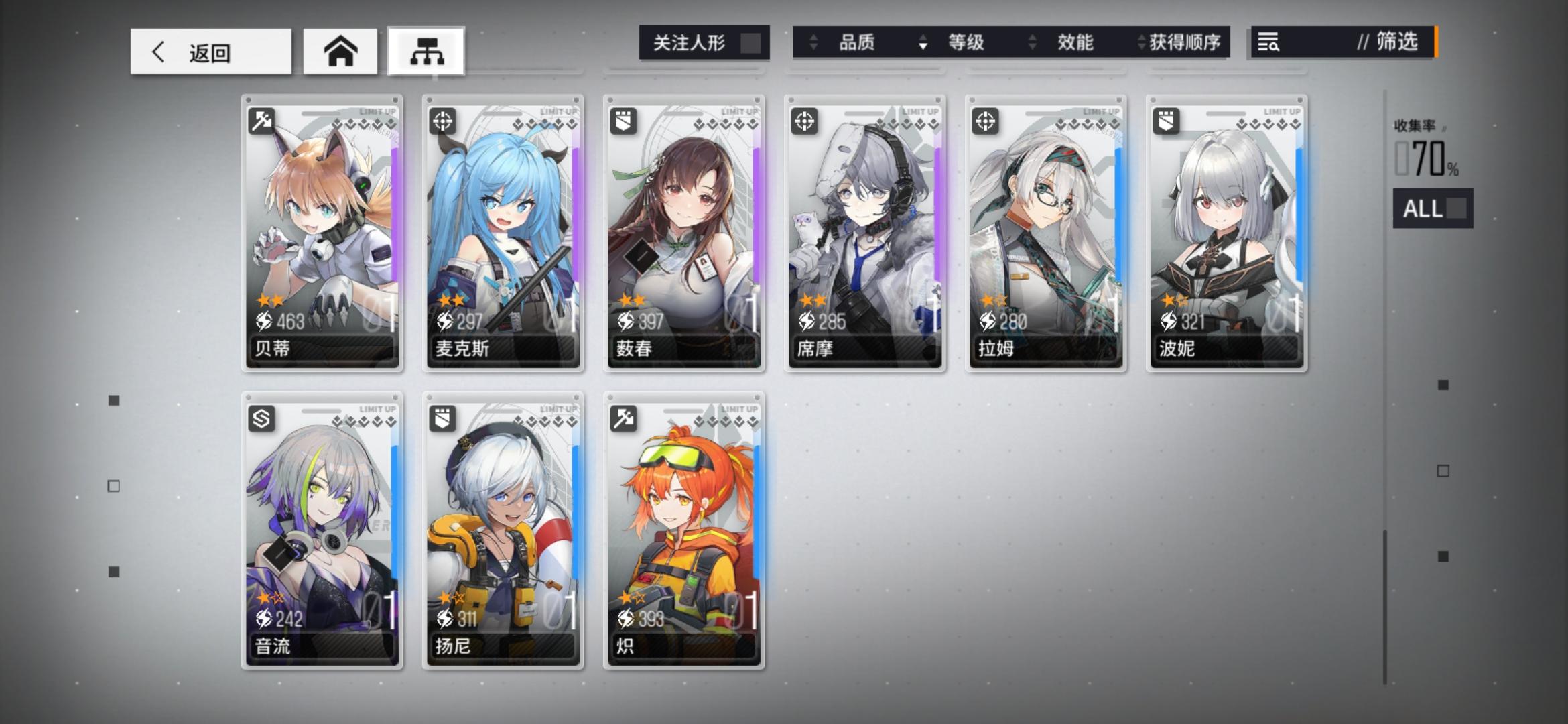Enable the ALL checkbox under 收集率
The image size is (1568, 724).
(1455, 209)
